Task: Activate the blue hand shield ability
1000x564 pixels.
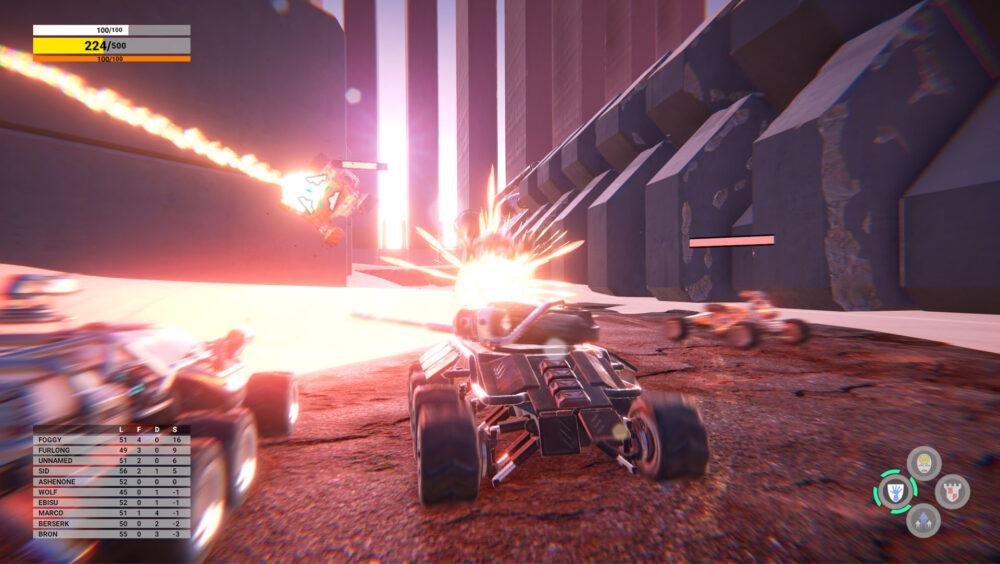Action: click(x=895, y=492)
